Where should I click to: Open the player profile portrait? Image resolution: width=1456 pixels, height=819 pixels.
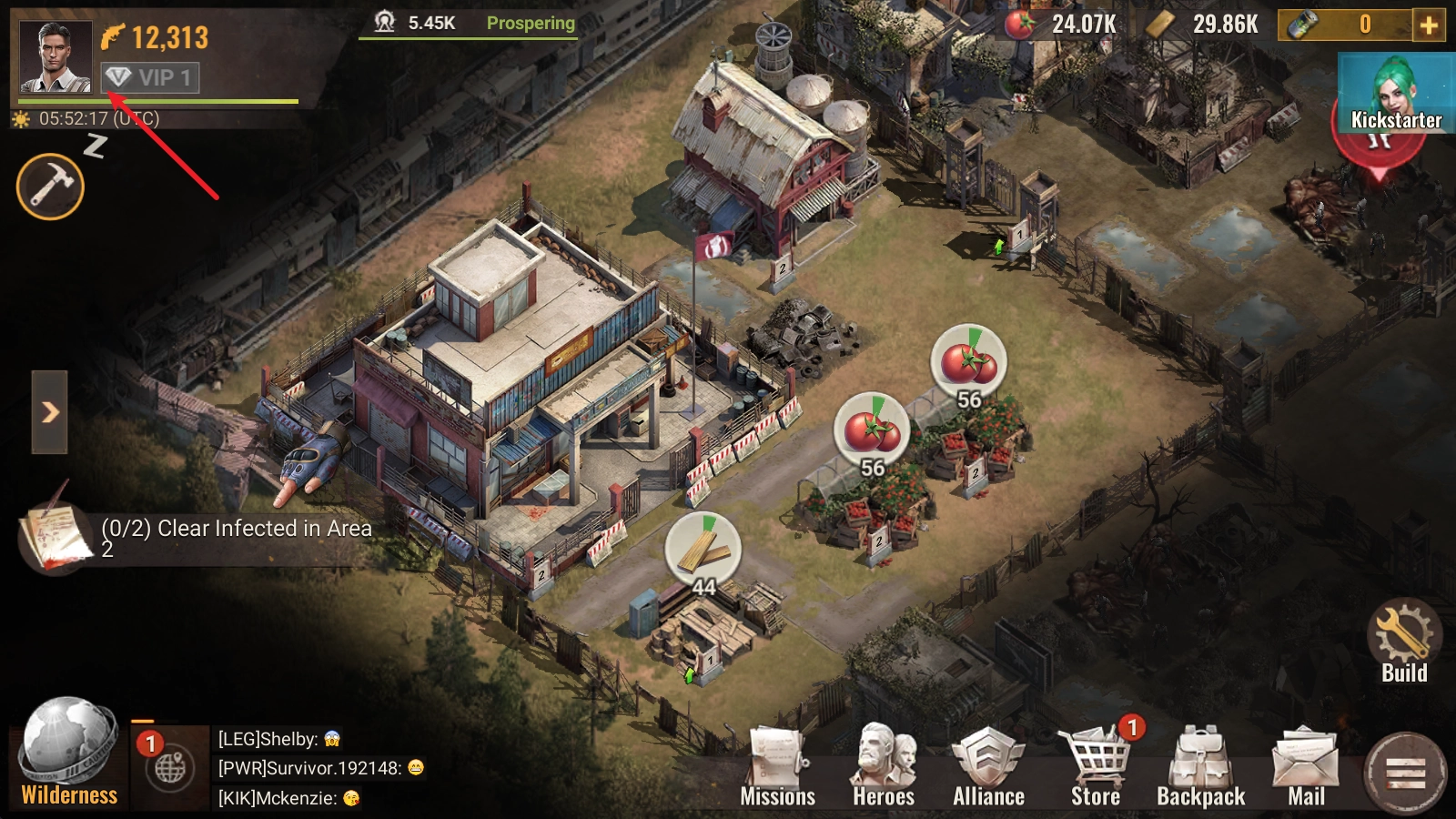[56, 56]
